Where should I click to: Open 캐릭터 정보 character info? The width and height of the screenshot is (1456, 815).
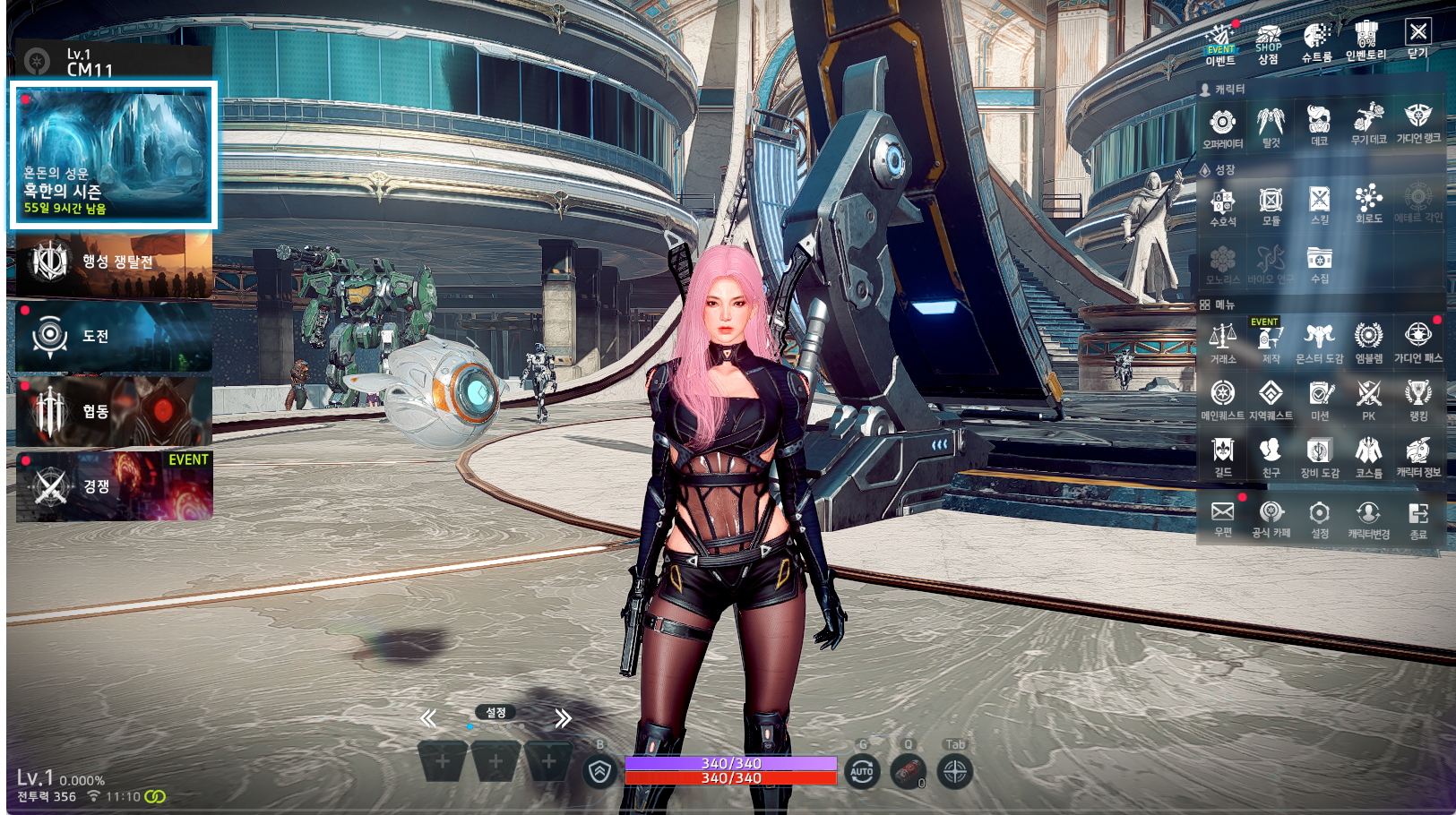[1417, 457]
